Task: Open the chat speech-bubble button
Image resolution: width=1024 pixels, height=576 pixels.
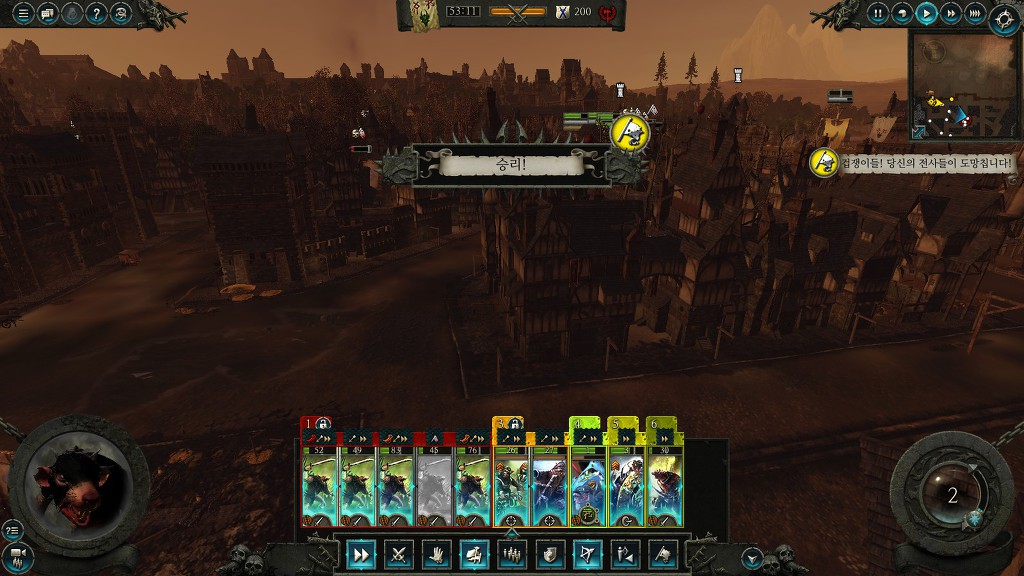Action: (46, 14)
